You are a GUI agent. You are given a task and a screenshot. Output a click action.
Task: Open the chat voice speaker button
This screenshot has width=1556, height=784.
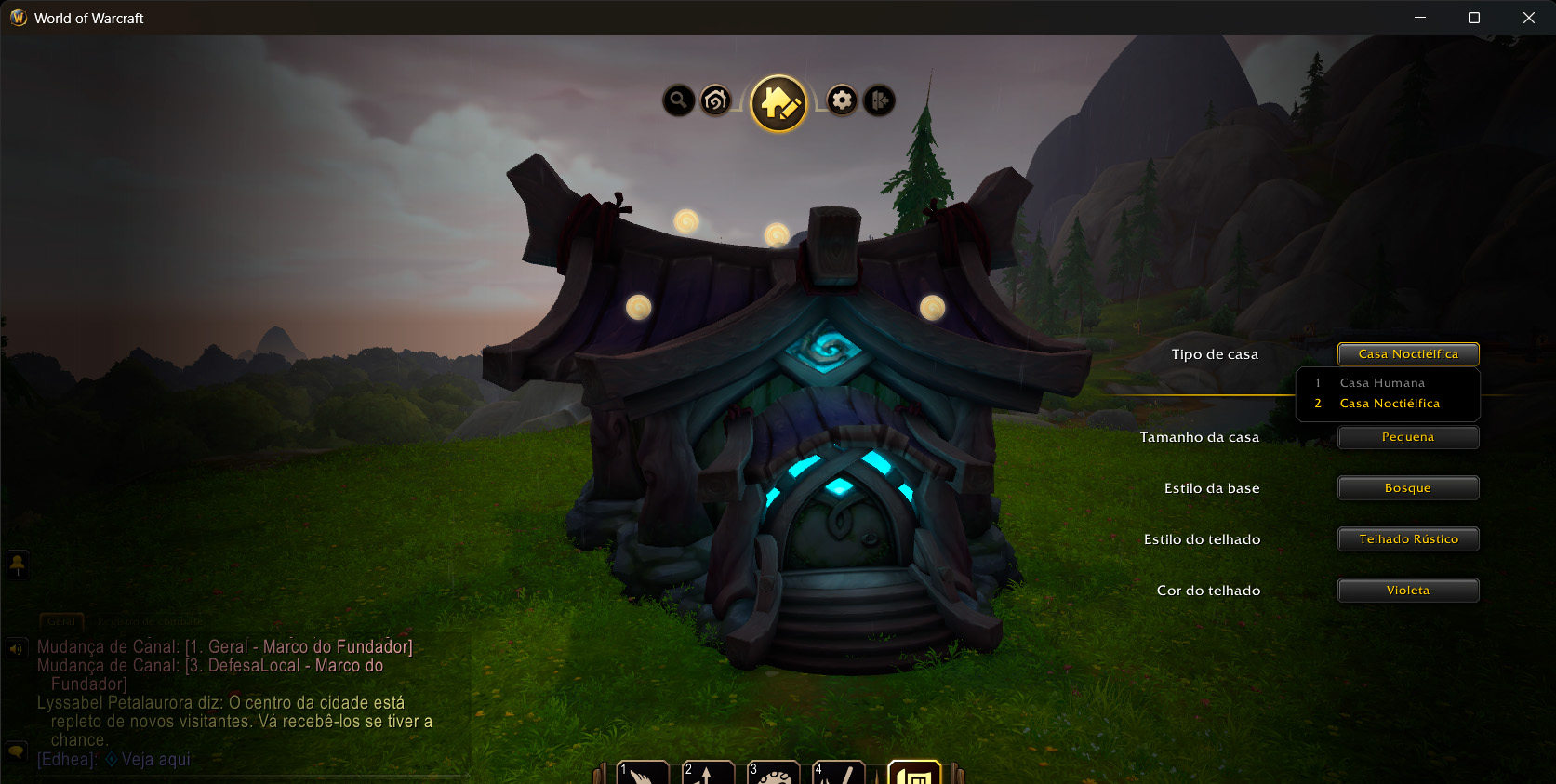tap(16, 648)
